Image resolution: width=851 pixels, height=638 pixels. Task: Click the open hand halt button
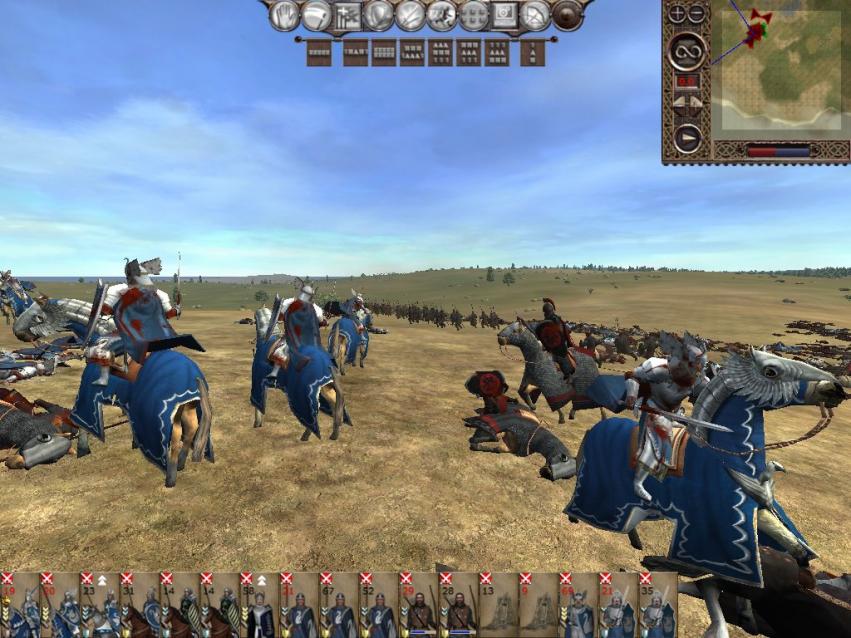coord(285,15)
